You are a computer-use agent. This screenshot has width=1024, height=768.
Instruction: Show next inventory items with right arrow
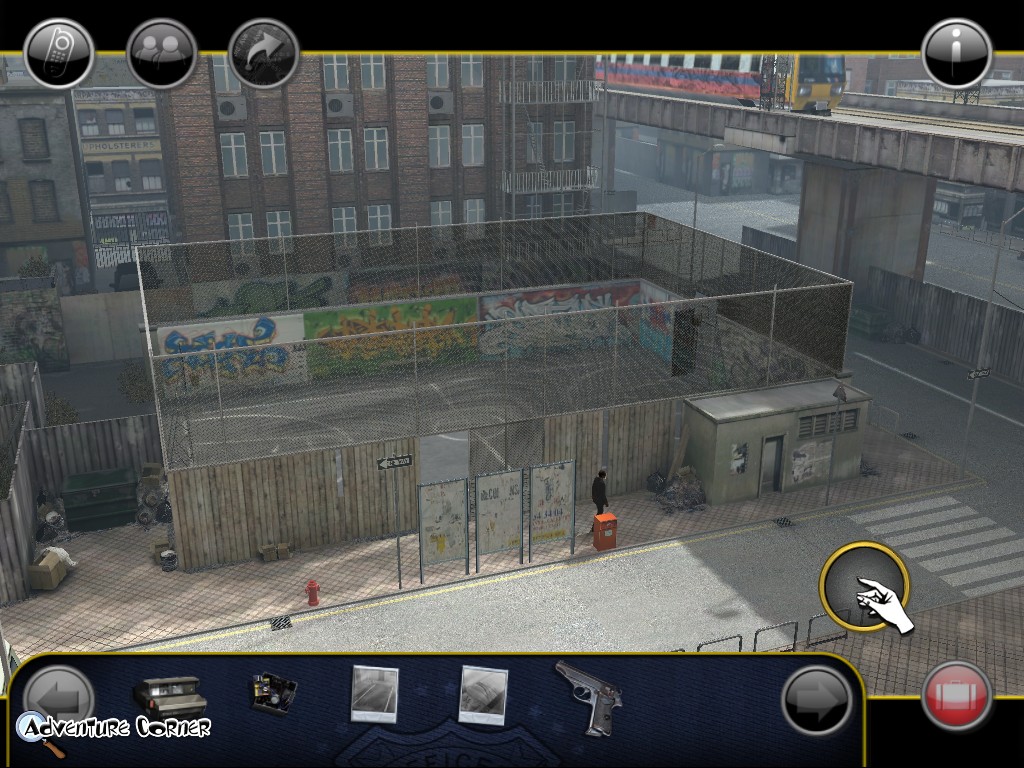click(x=816, y=700)
